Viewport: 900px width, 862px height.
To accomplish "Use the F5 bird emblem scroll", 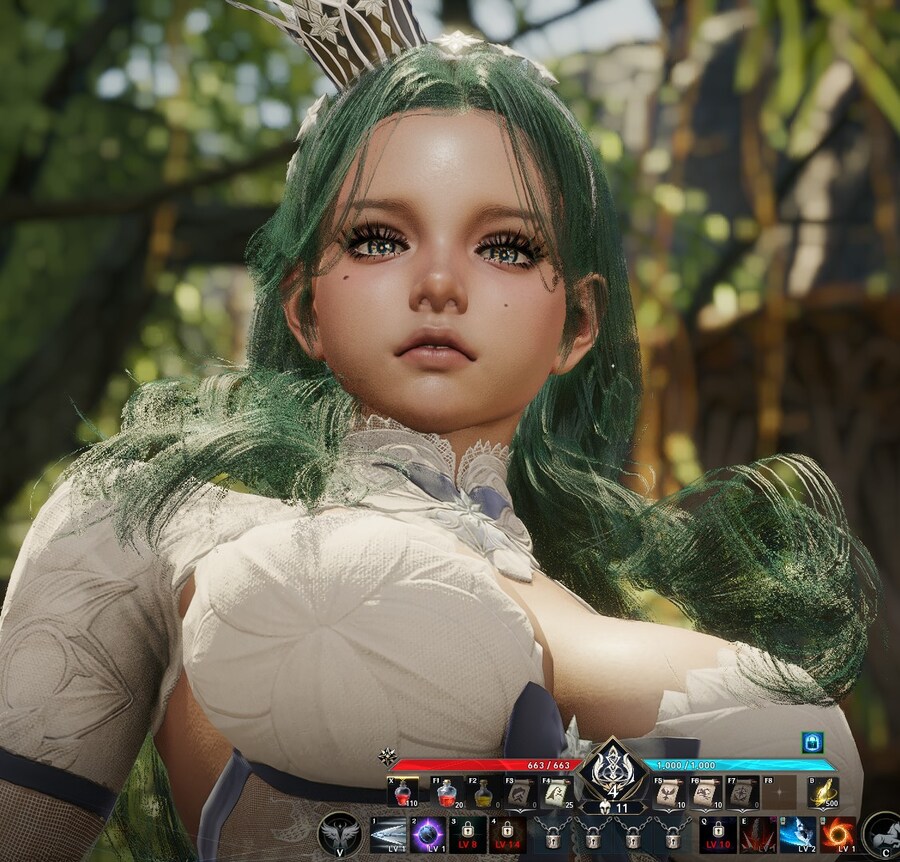I will click(x=667, y=792).
